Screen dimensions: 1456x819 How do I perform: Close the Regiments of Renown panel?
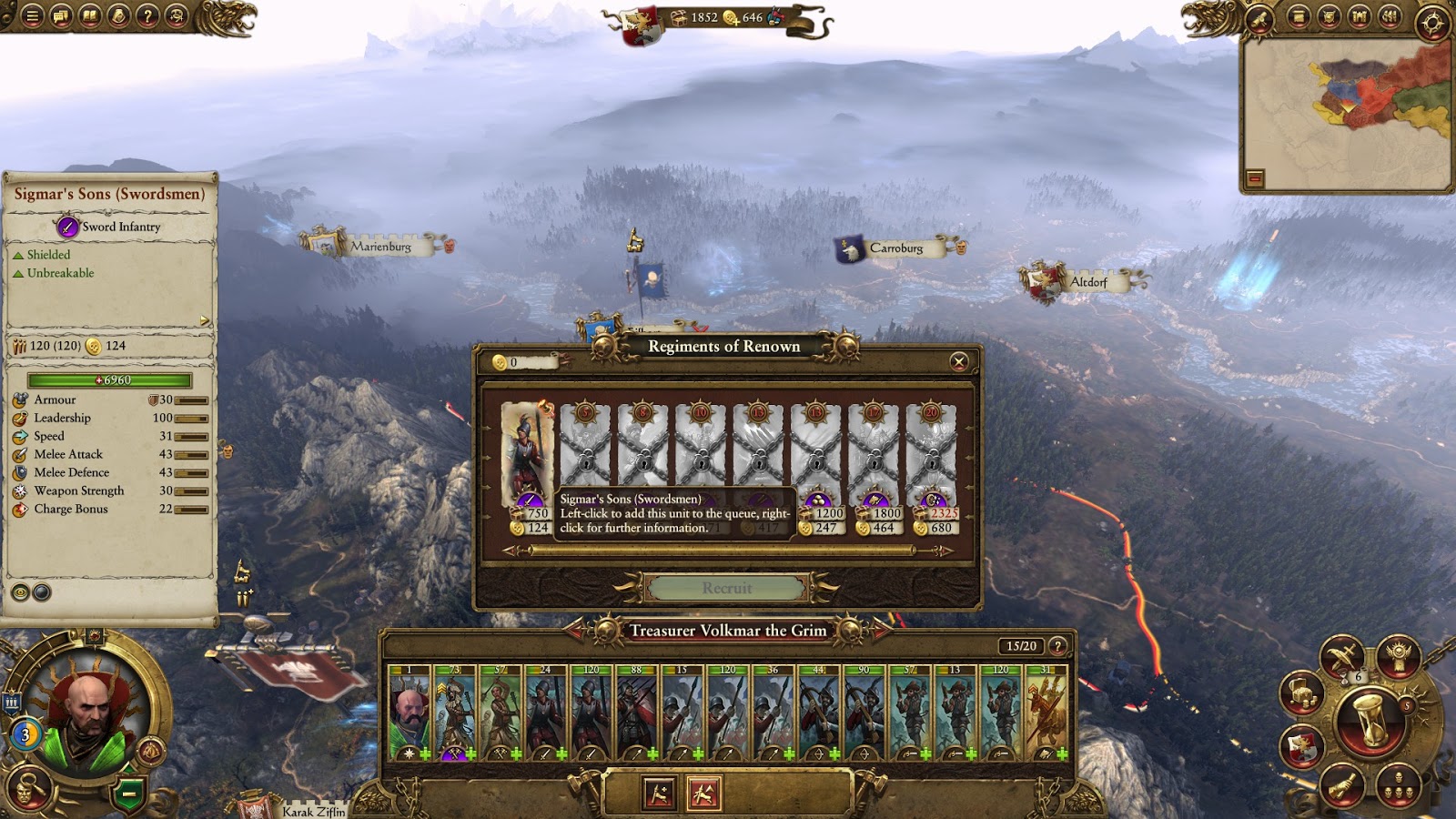click(x=958, y=362)
